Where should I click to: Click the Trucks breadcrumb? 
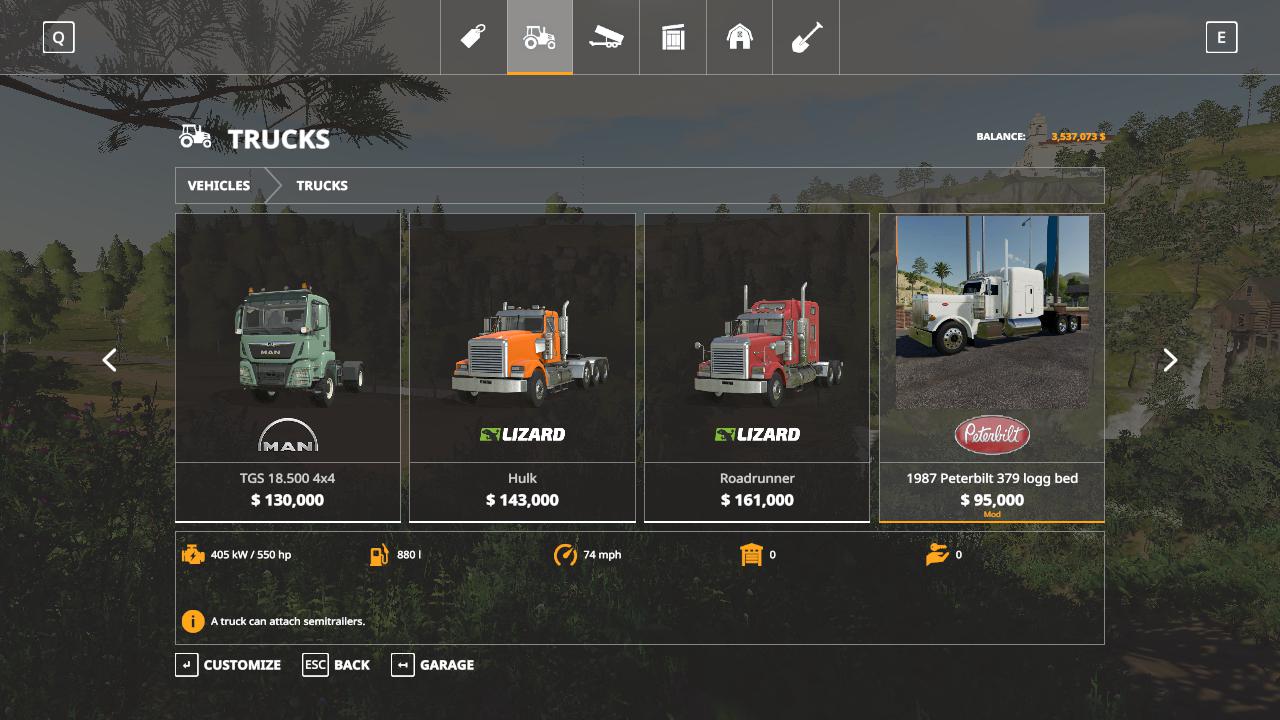click(322, 186)
